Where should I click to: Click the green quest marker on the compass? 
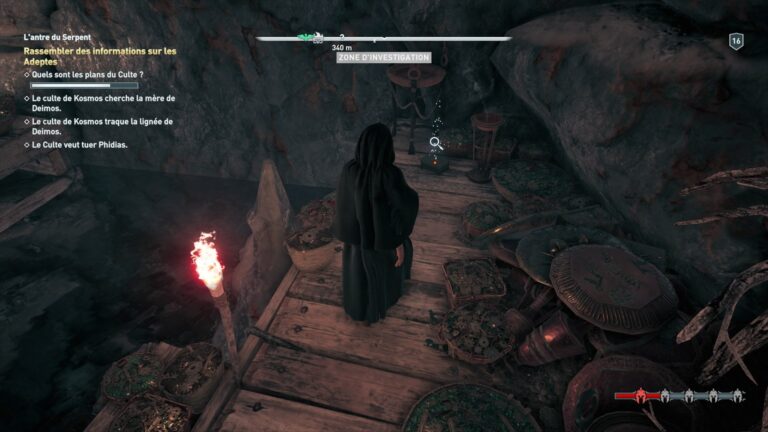click(x=308, y=38)
